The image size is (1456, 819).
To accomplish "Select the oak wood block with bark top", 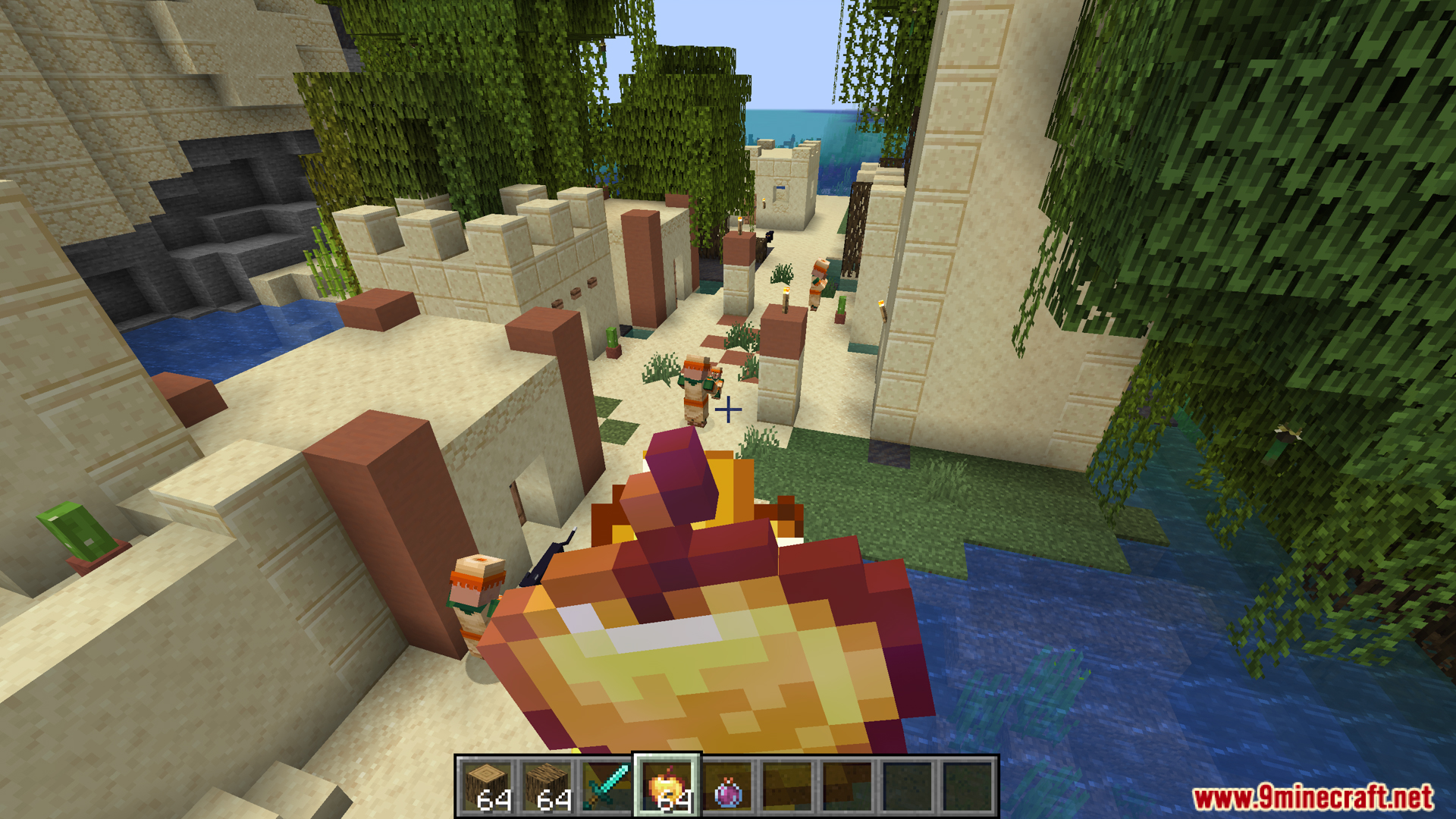I will [547, 786].
